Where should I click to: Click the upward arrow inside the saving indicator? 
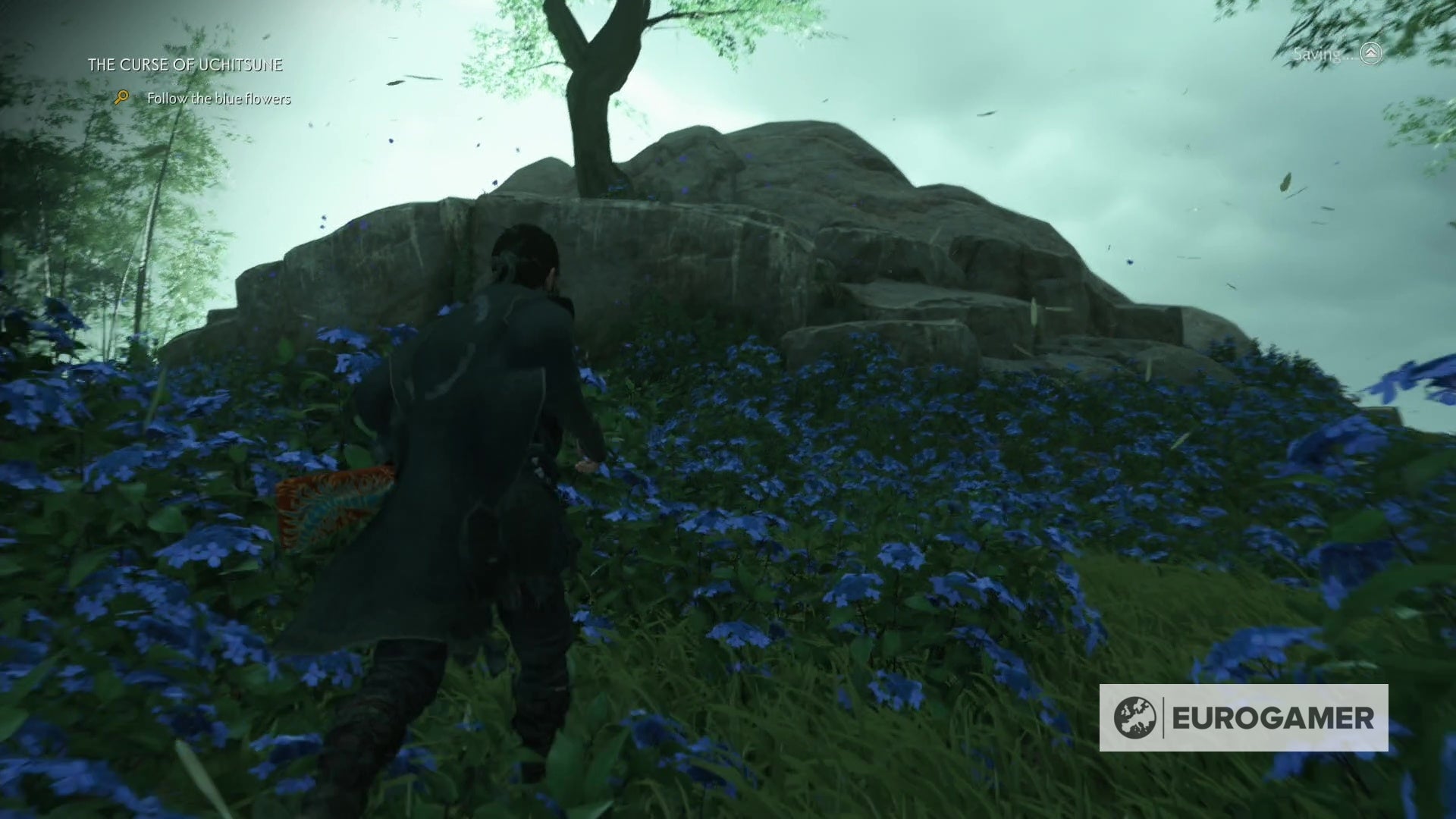point(1370,55)
